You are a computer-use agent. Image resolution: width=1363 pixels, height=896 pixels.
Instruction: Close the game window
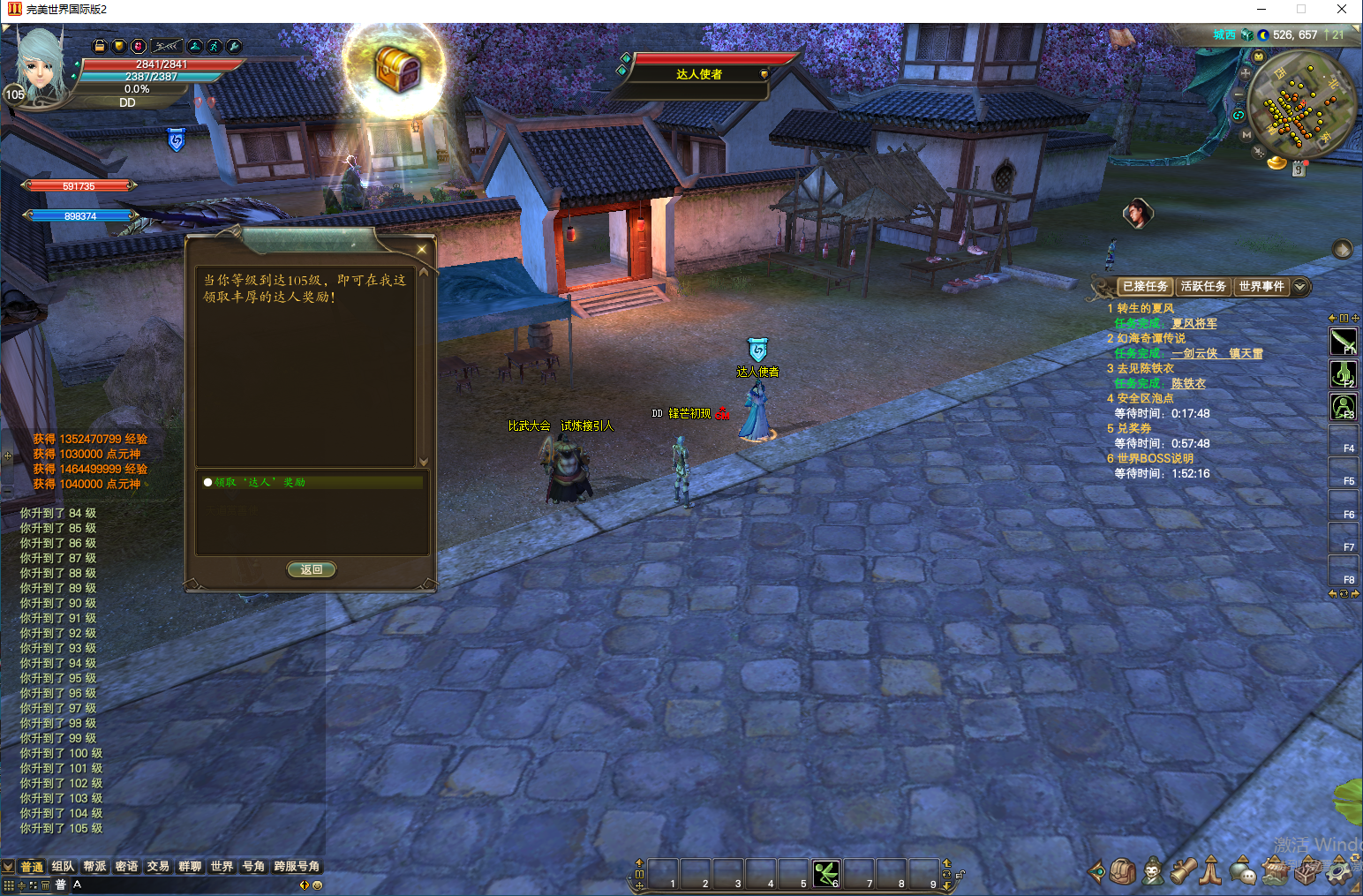coord(1341,10)
